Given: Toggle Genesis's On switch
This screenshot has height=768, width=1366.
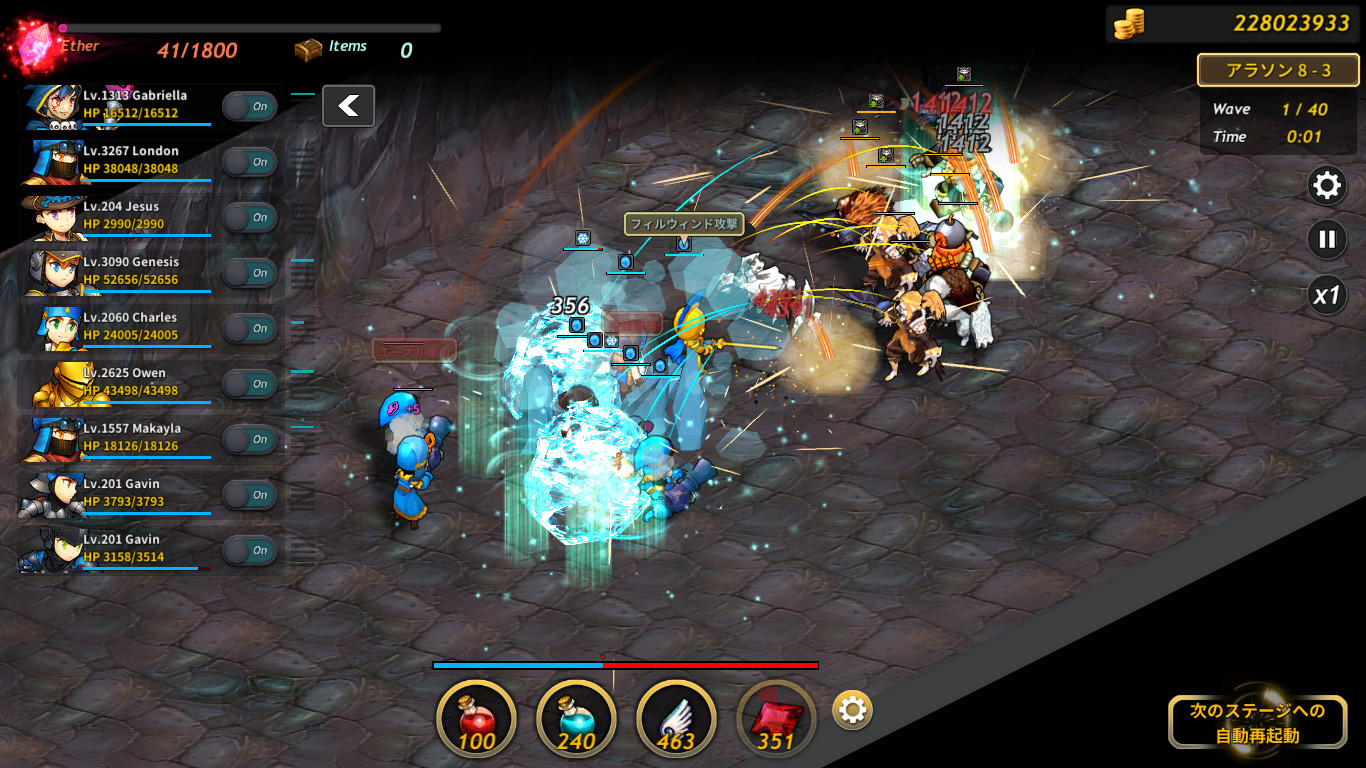Looking at the screenshot, I should pyautogui.click(x=249, y=273).
